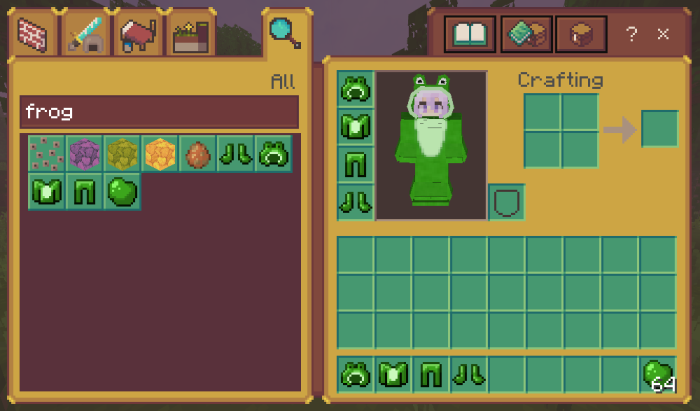
Task: Click the equipped frog helmet armor slot
Action: pyautogui.click(x=355, y=89)
